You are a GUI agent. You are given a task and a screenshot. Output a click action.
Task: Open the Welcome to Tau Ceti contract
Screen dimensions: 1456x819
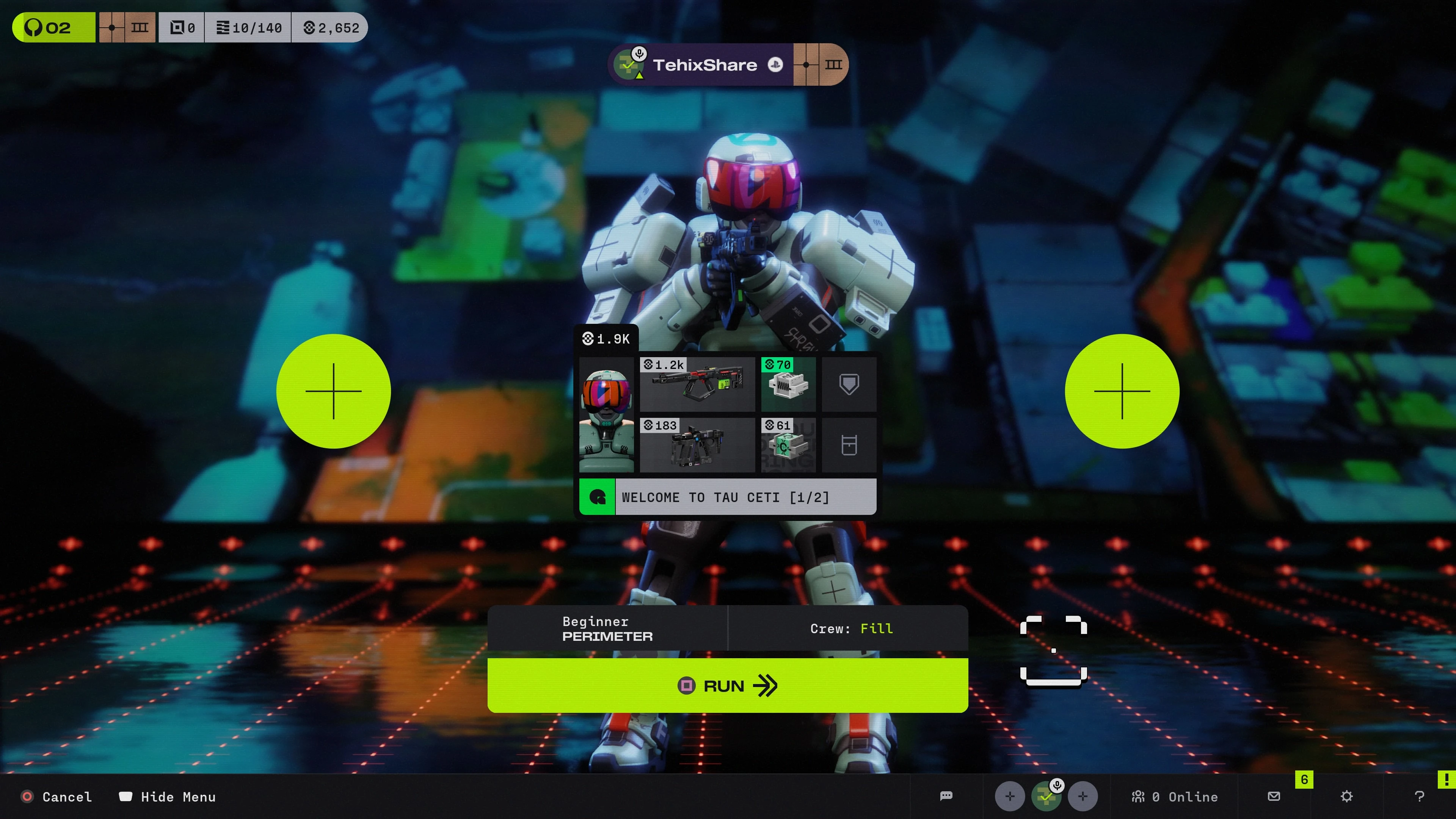coord(728,497)
